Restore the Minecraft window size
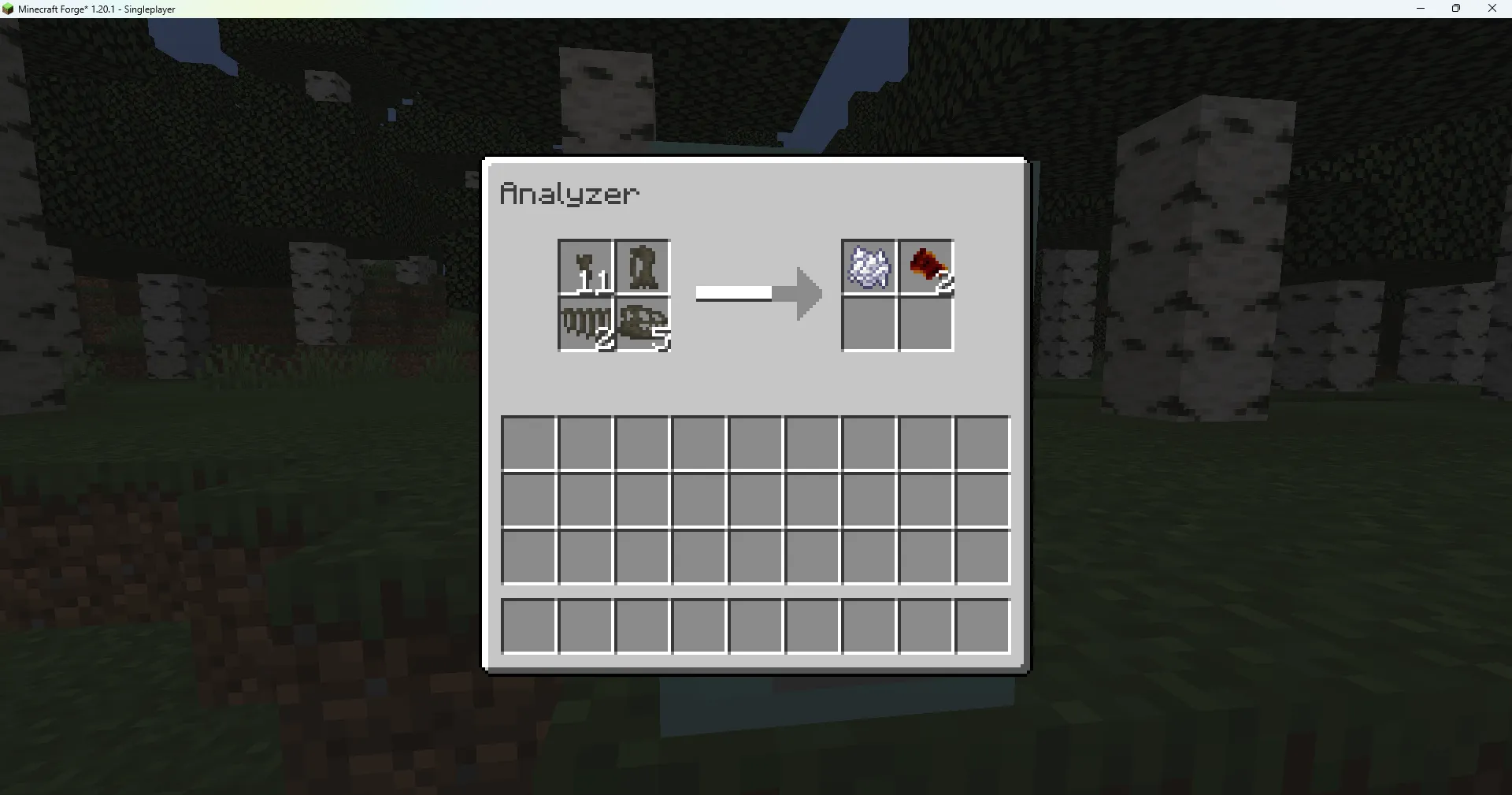 click(1456, 9)
